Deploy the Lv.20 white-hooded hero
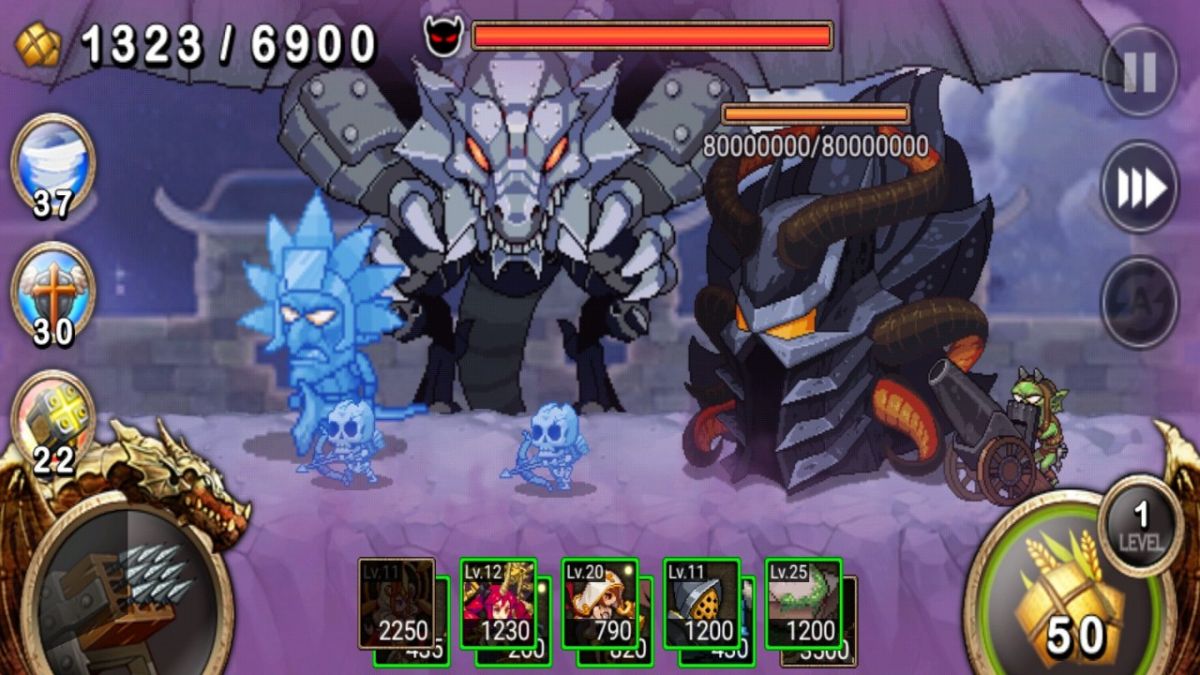This screenshot has width=1200, height=675. tap(599, 603)
